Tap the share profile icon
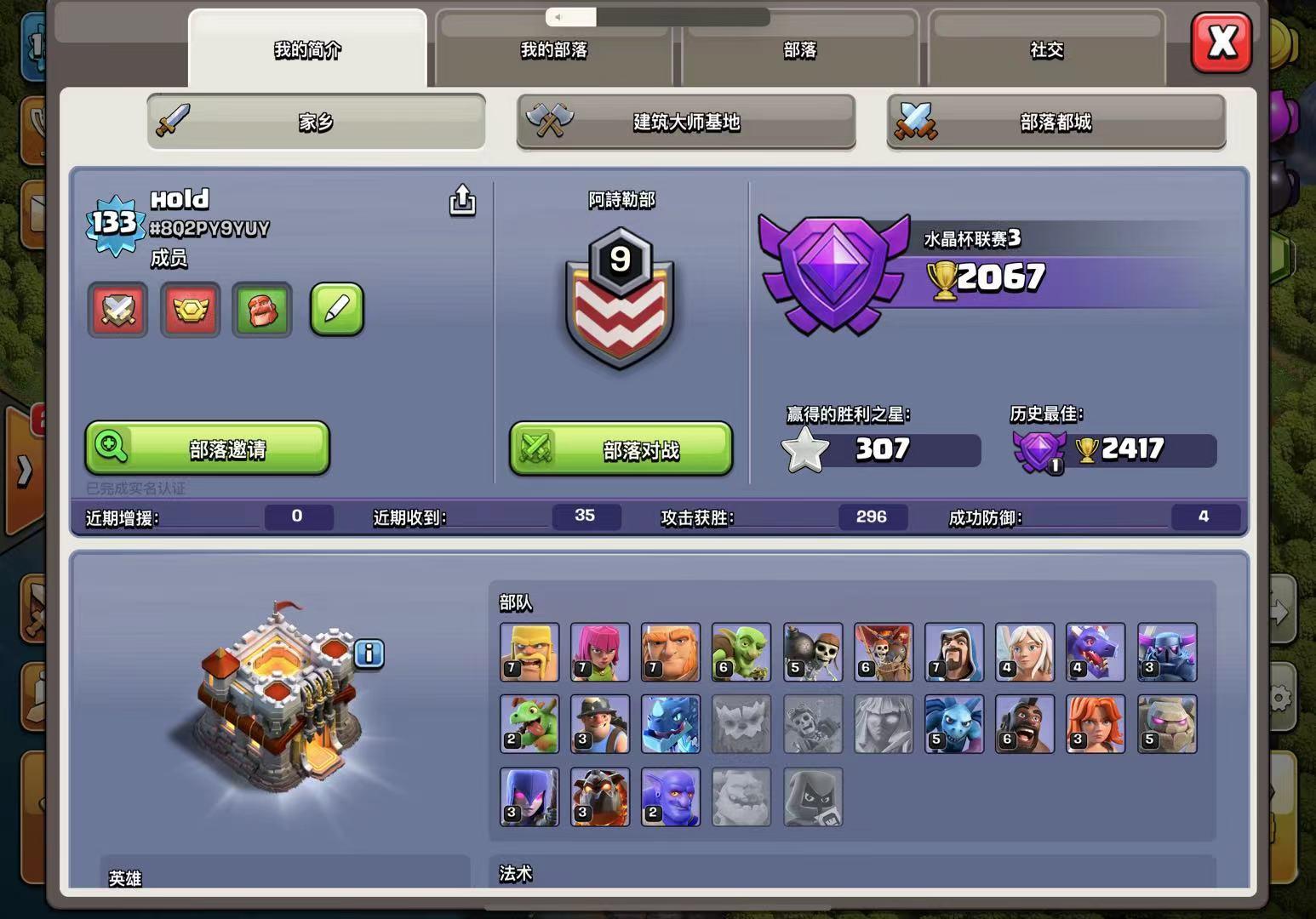This screenshot has height=919, width=1316. coord(462,201)
